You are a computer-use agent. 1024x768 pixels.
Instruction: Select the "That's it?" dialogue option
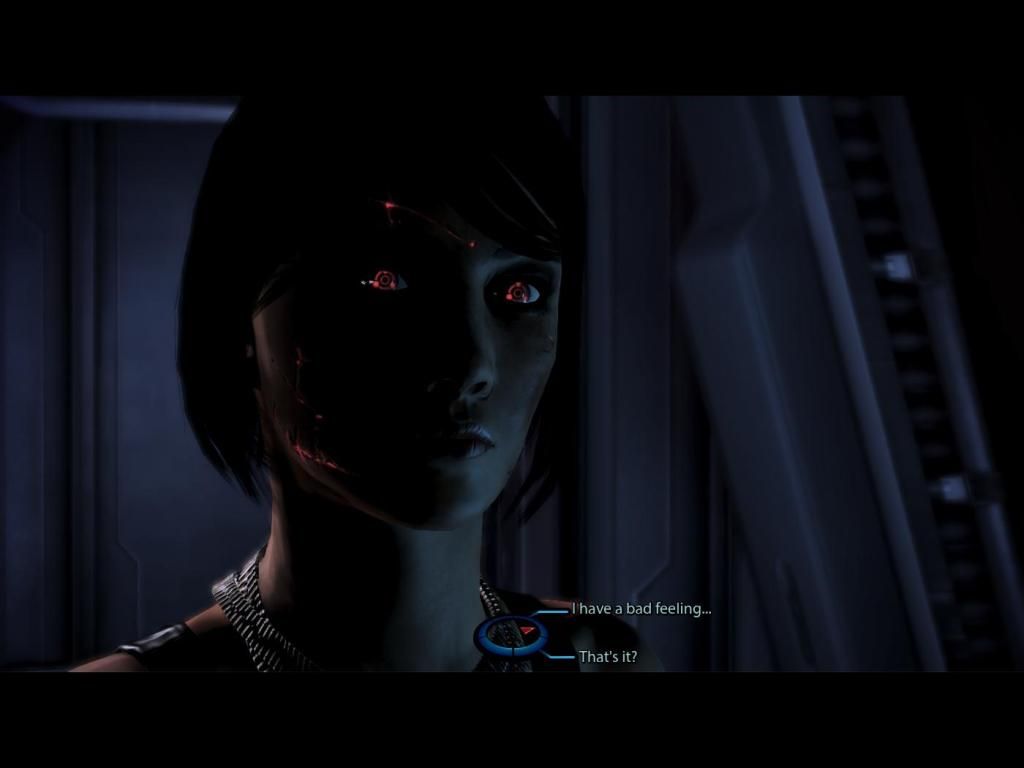coord(608,657)
